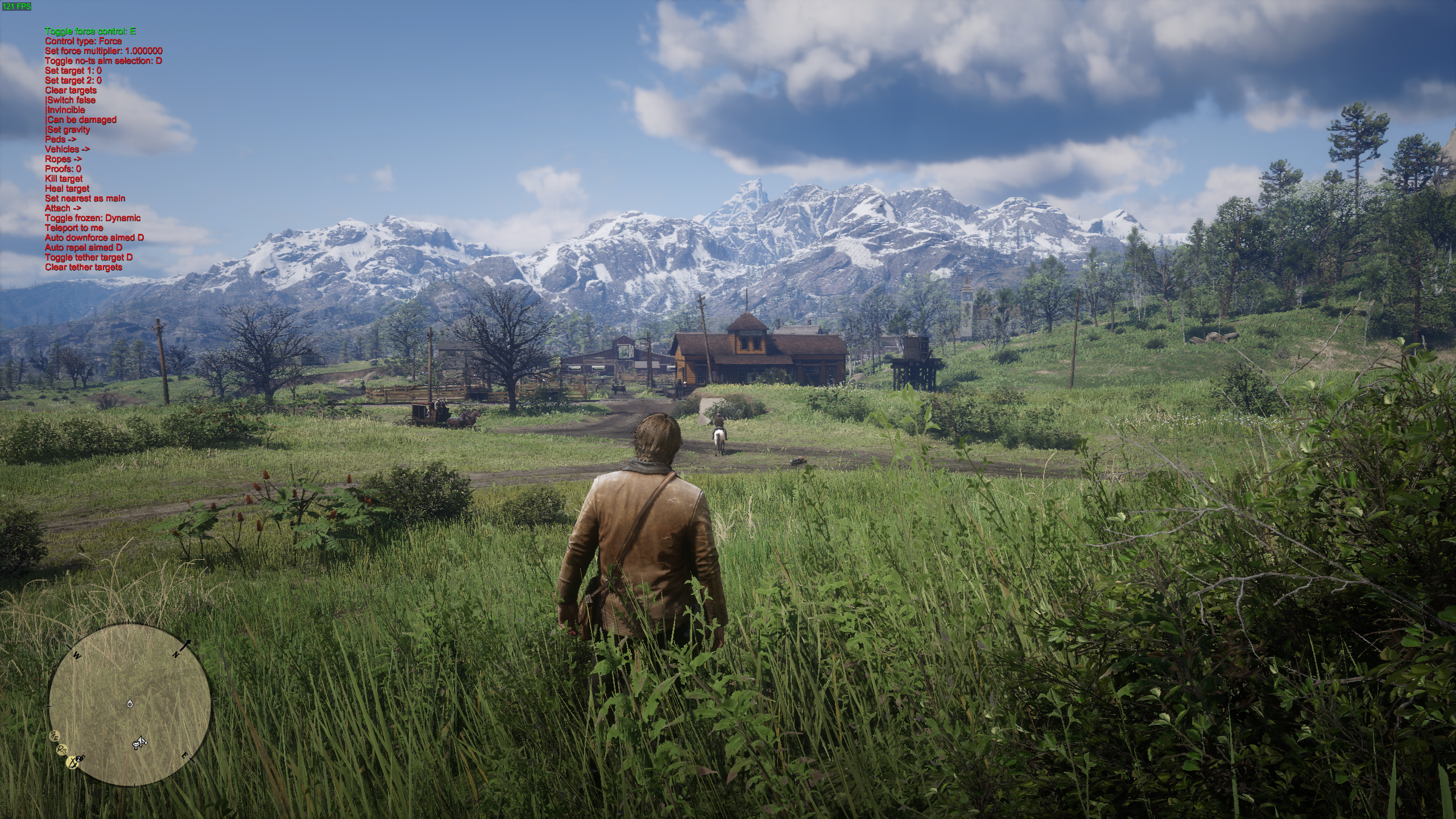1456x819 pixels.
Task: Choose the Set gravity option
Action: [x=68, y=130]
